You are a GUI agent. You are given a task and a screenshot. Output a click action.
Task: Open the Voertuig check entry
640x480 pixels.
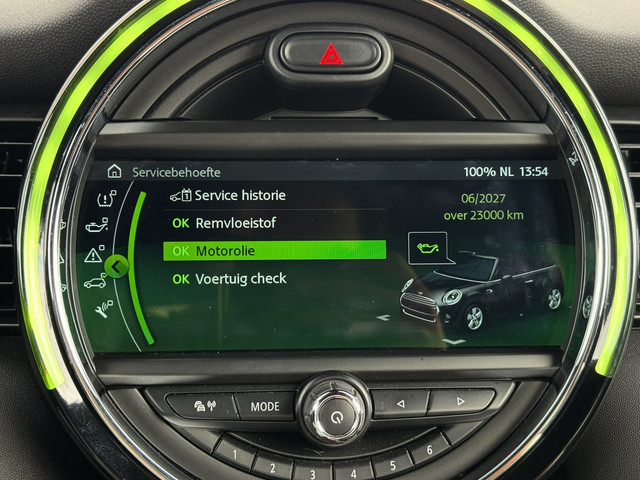point(240,278)
